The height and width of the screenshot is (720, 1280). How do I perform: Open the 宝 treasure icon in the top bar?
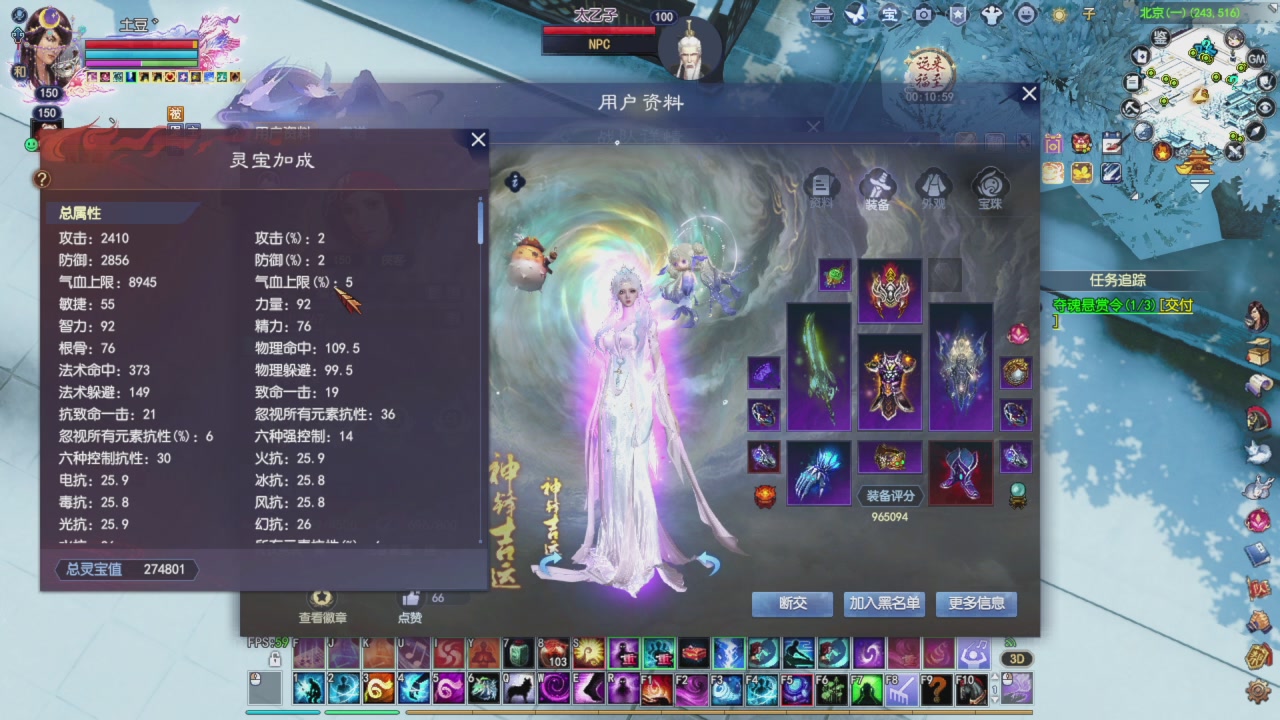(889, 14)
